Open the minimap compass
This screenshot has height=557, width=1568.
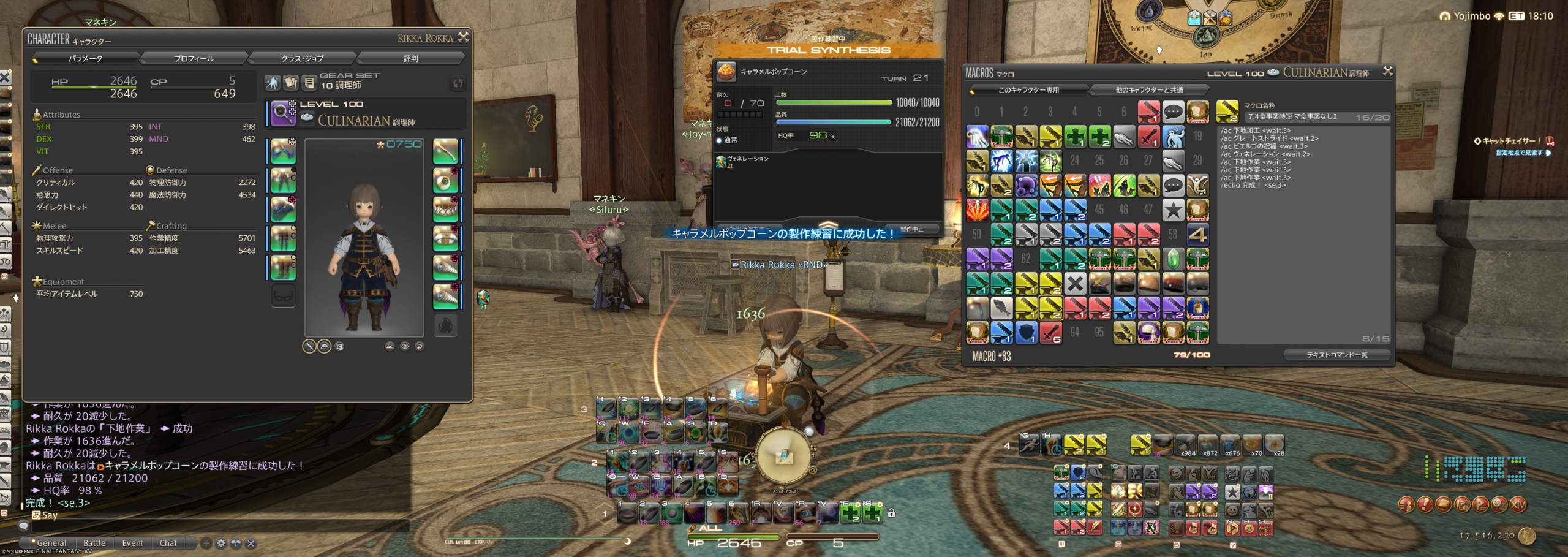pyautogui.click(x=784, y=456)
